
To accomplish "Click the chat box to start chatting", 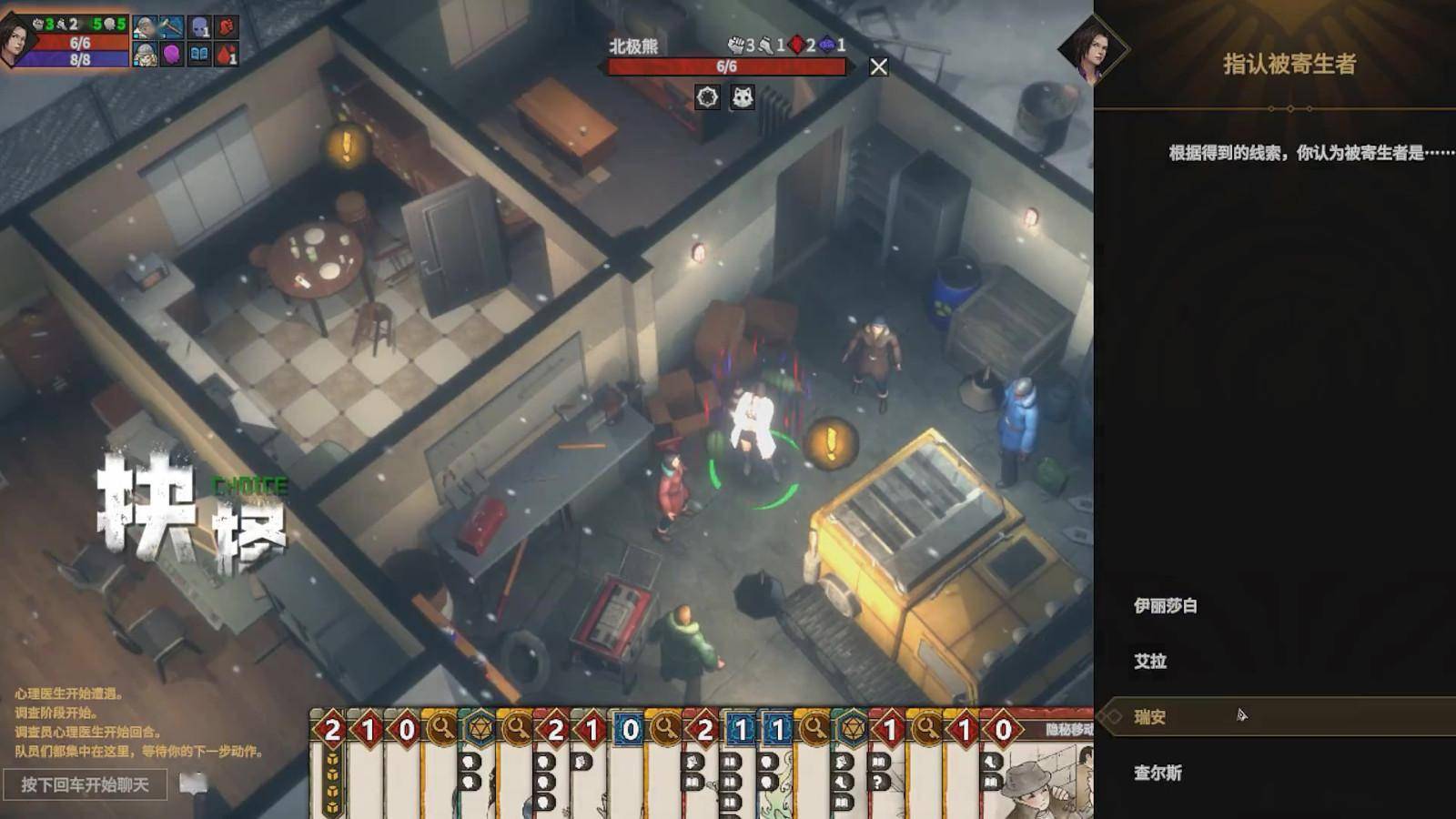I will 85,784.
